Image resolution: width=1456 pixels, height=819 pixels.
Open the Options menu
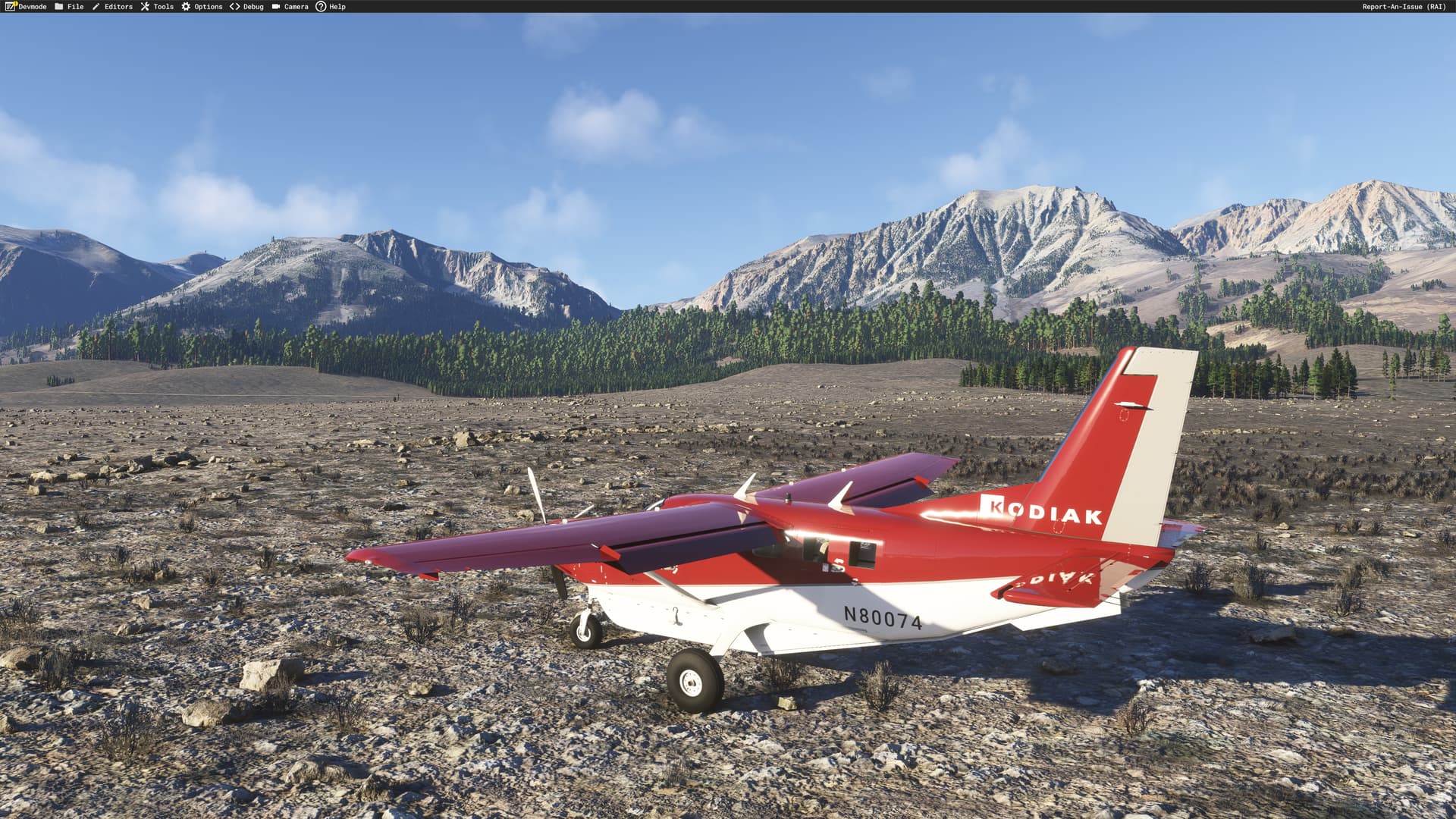(202, 7)
